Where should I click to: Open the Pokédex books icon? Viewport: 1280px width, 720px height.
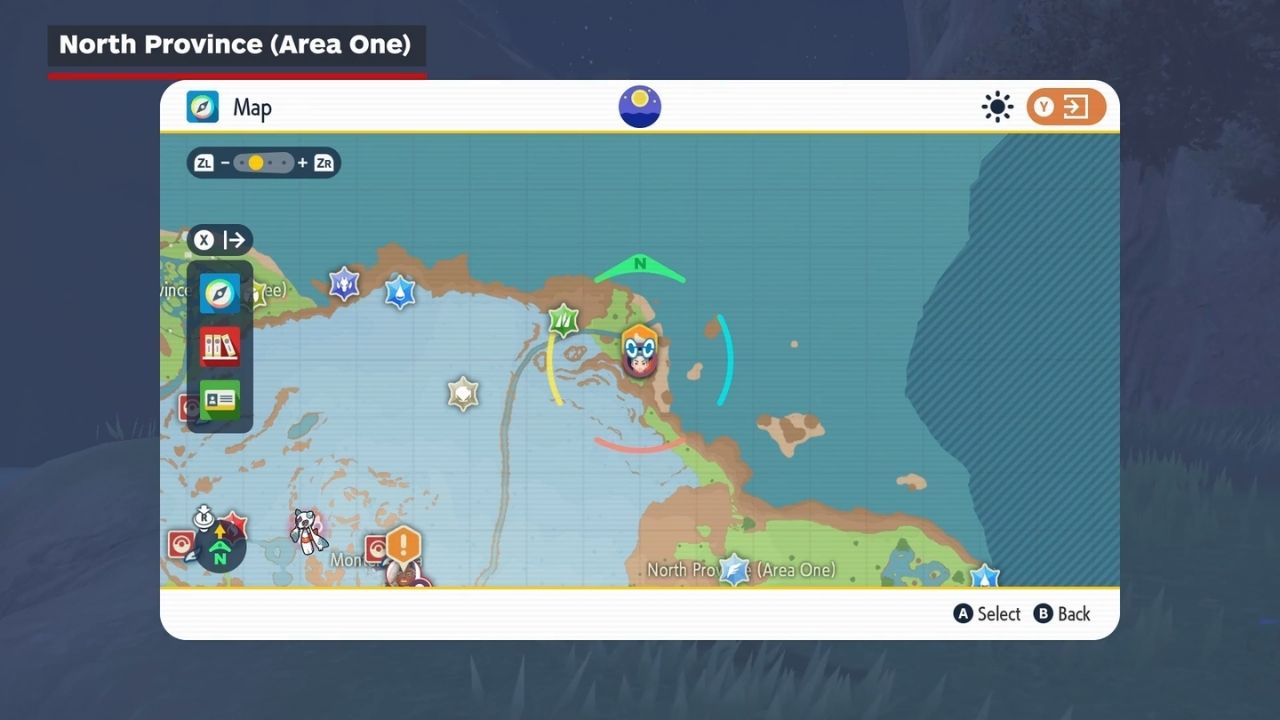tap(220, 347)
